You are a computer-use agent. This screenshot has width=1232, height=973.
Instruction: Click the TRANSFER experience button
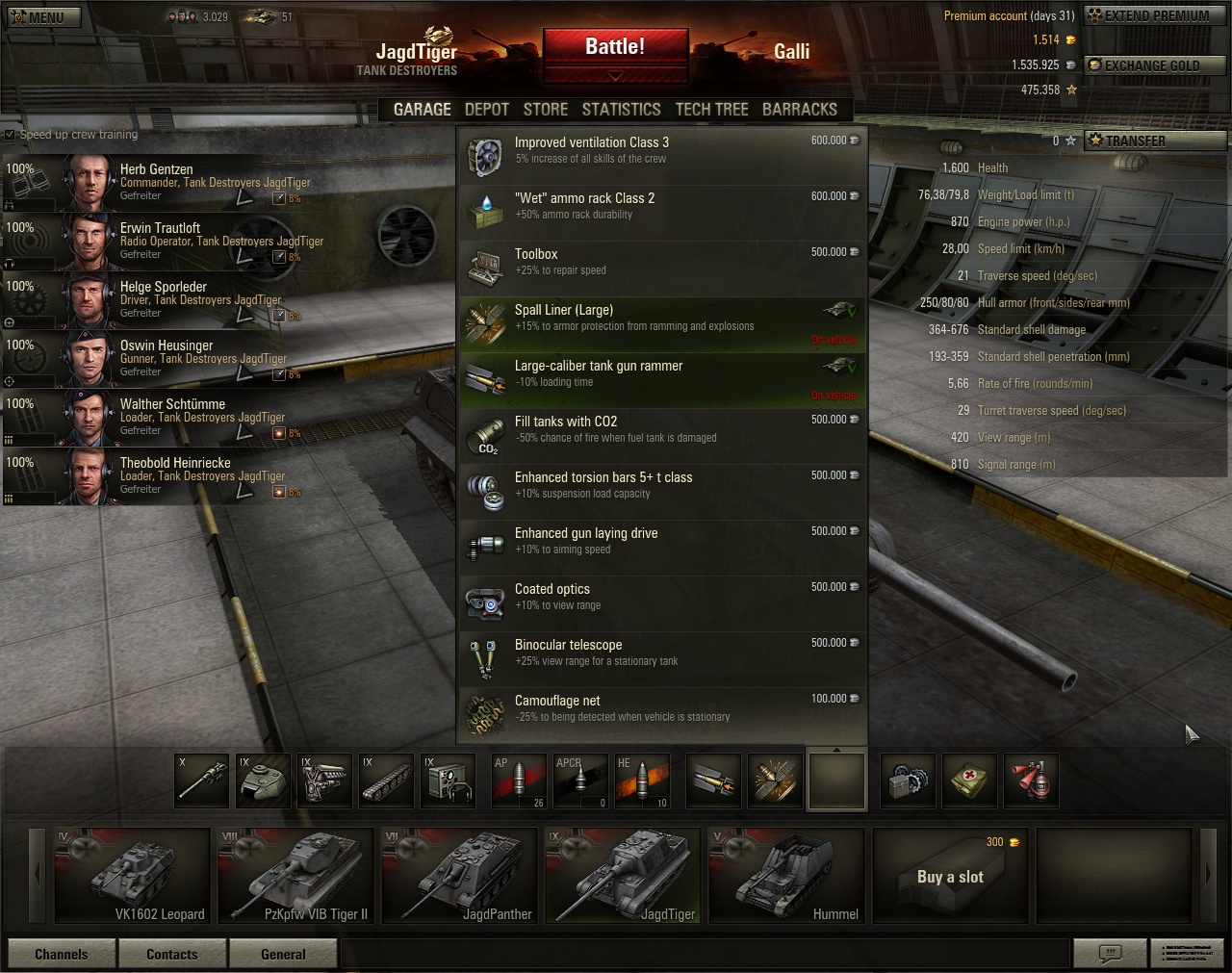point(1155,141)
